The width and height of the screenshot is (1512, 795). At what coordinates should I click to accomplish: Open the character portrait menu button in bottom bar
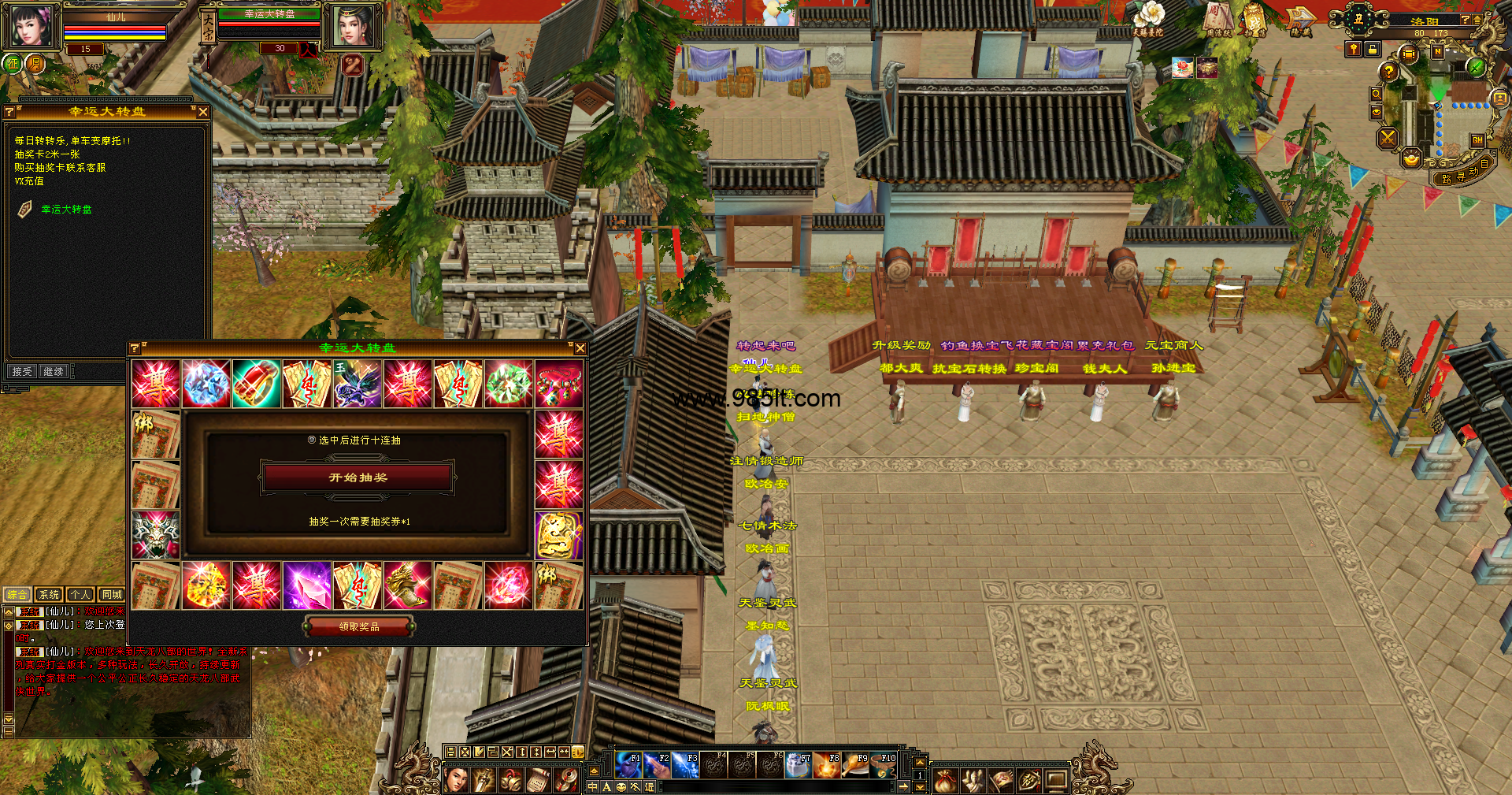(x=456, y=780)
